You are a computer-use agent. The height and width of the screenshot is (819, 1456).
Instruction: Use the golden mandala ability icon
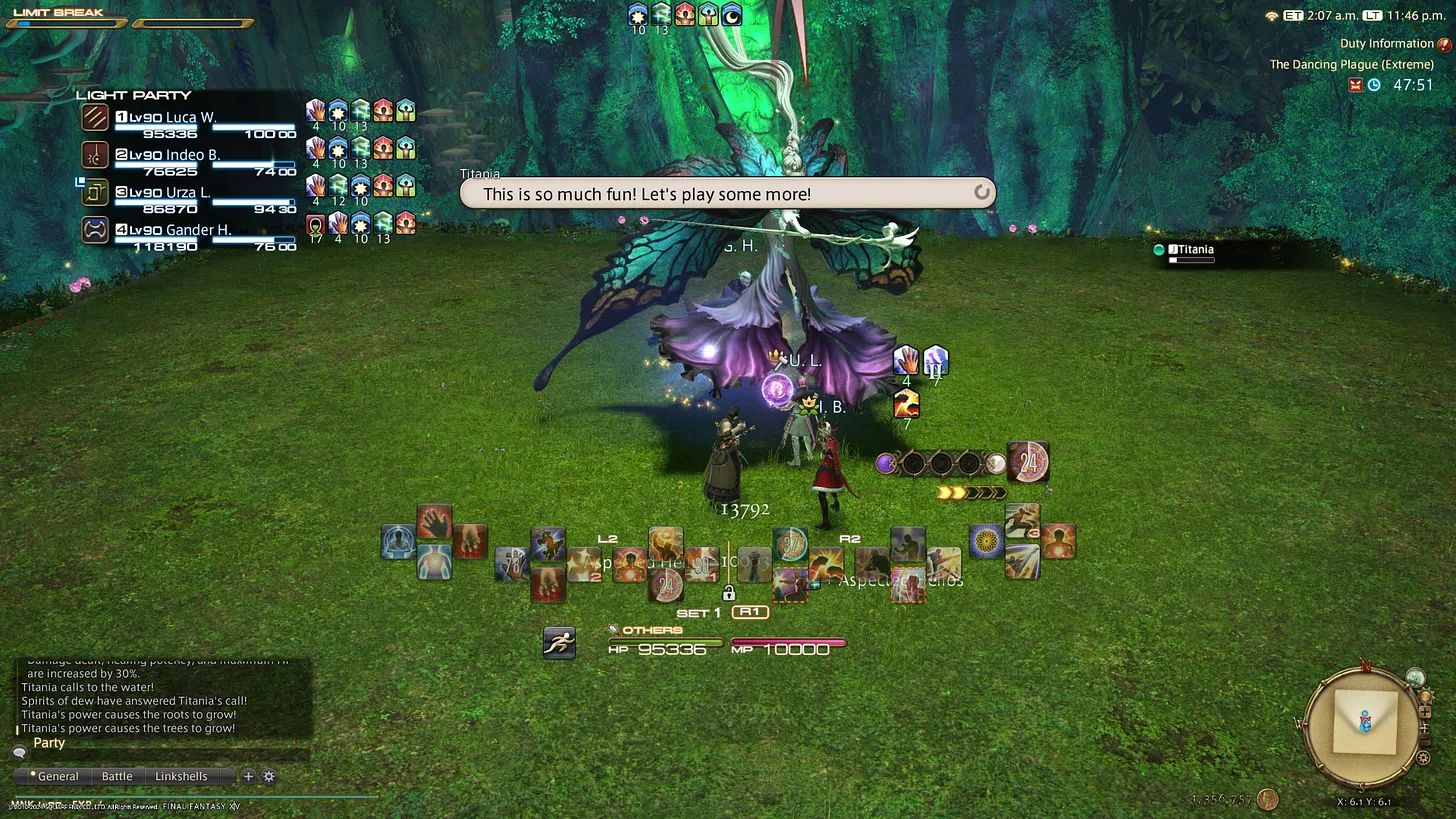[x=986, y=541]
